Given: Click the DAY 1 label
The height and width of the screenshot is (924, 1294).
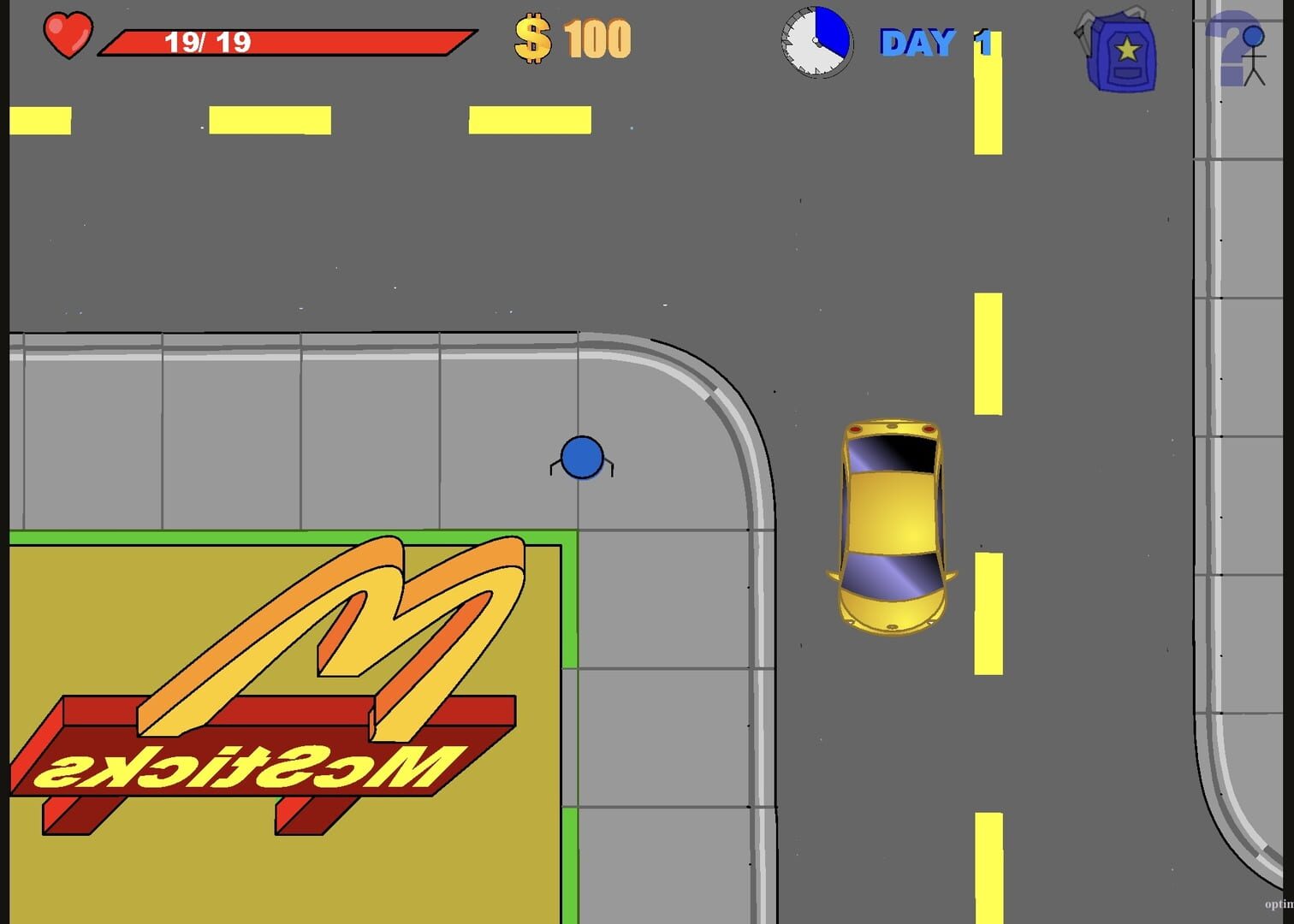Looking at the screenshot, I should point(933,41).
